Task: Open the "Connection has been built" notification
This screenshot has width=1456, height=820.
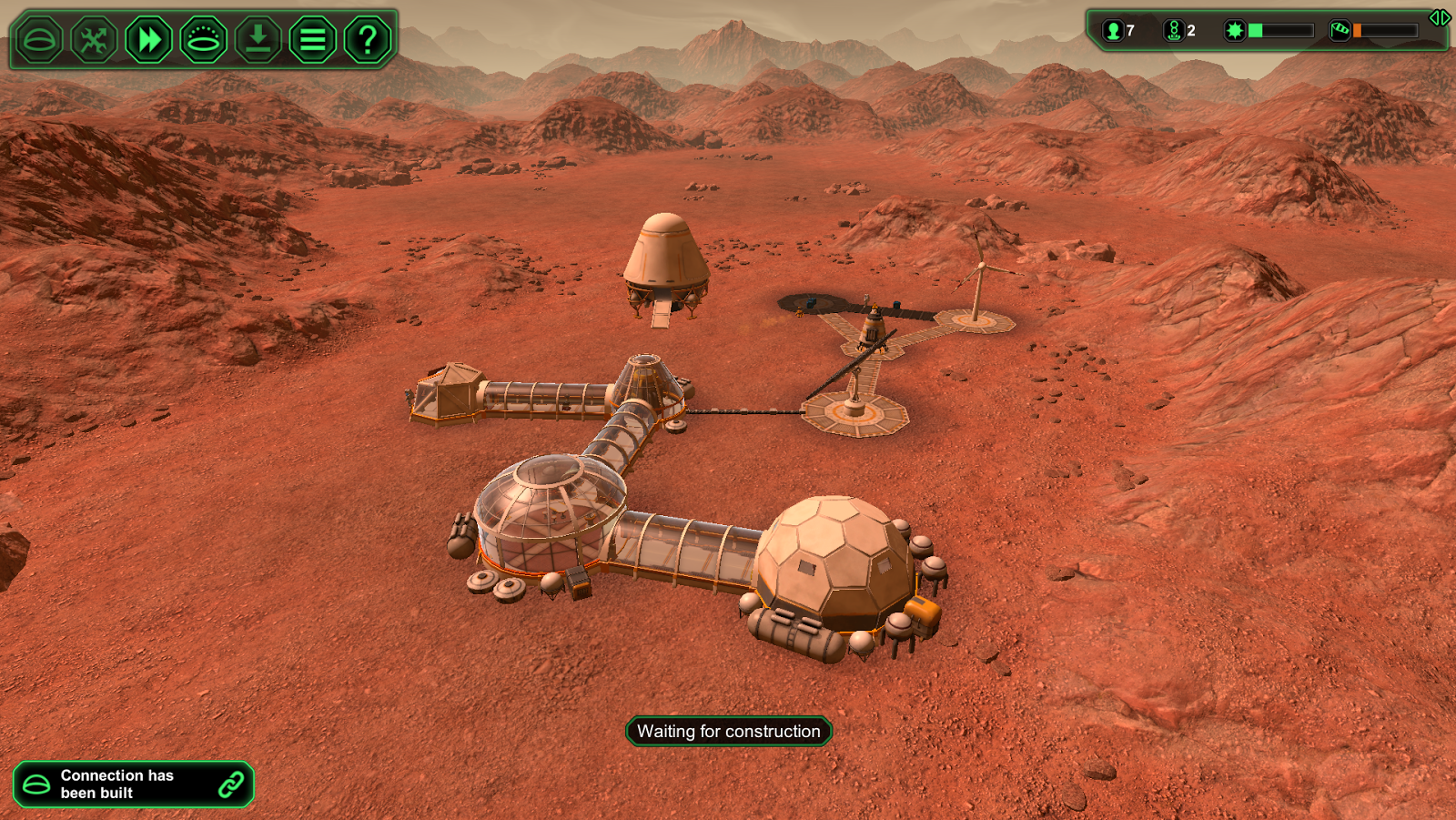Action: [x=133, y=785]
